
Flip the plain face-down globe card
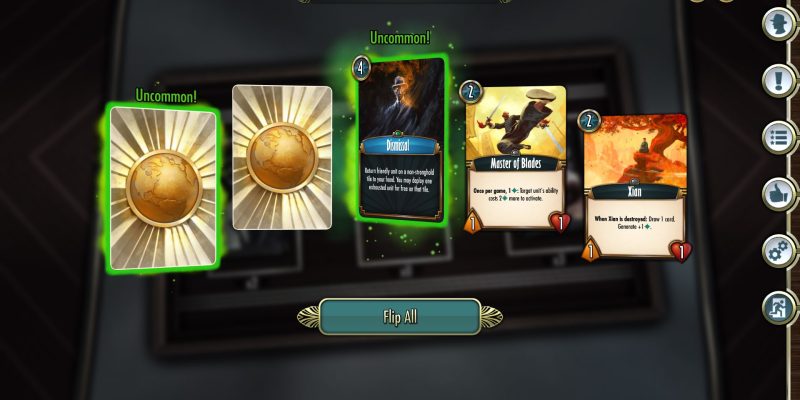[282, 157]
